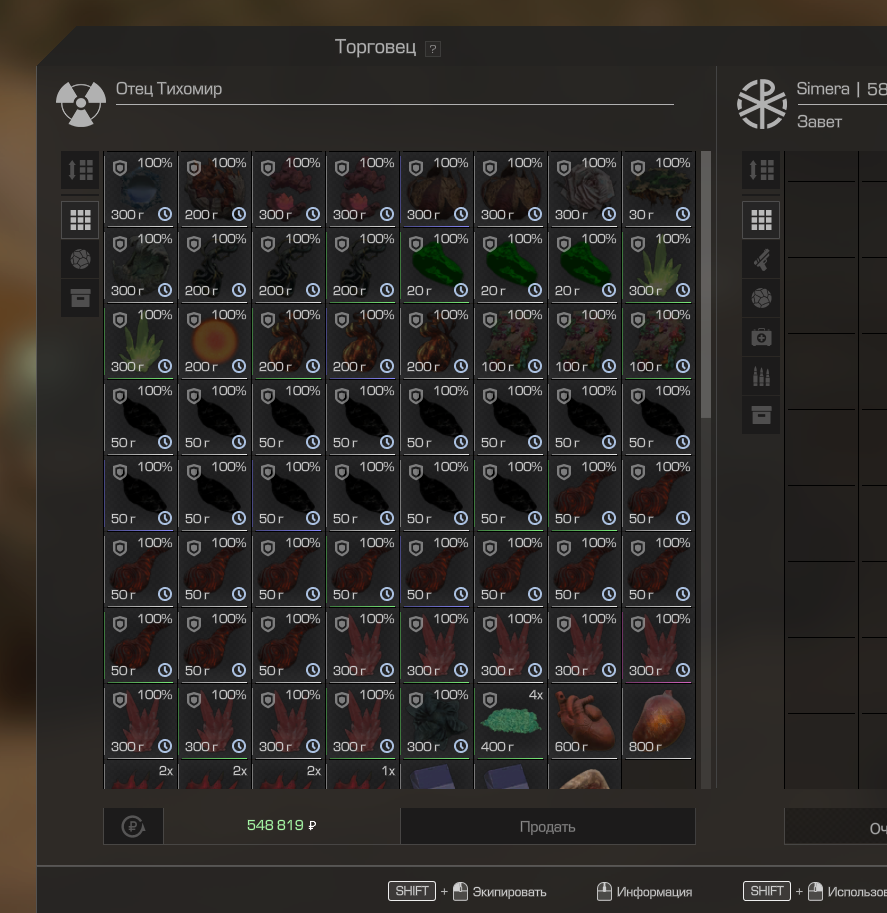Select the heart item weighing 600 г
887x913 pixels.
tap(584, 721)
